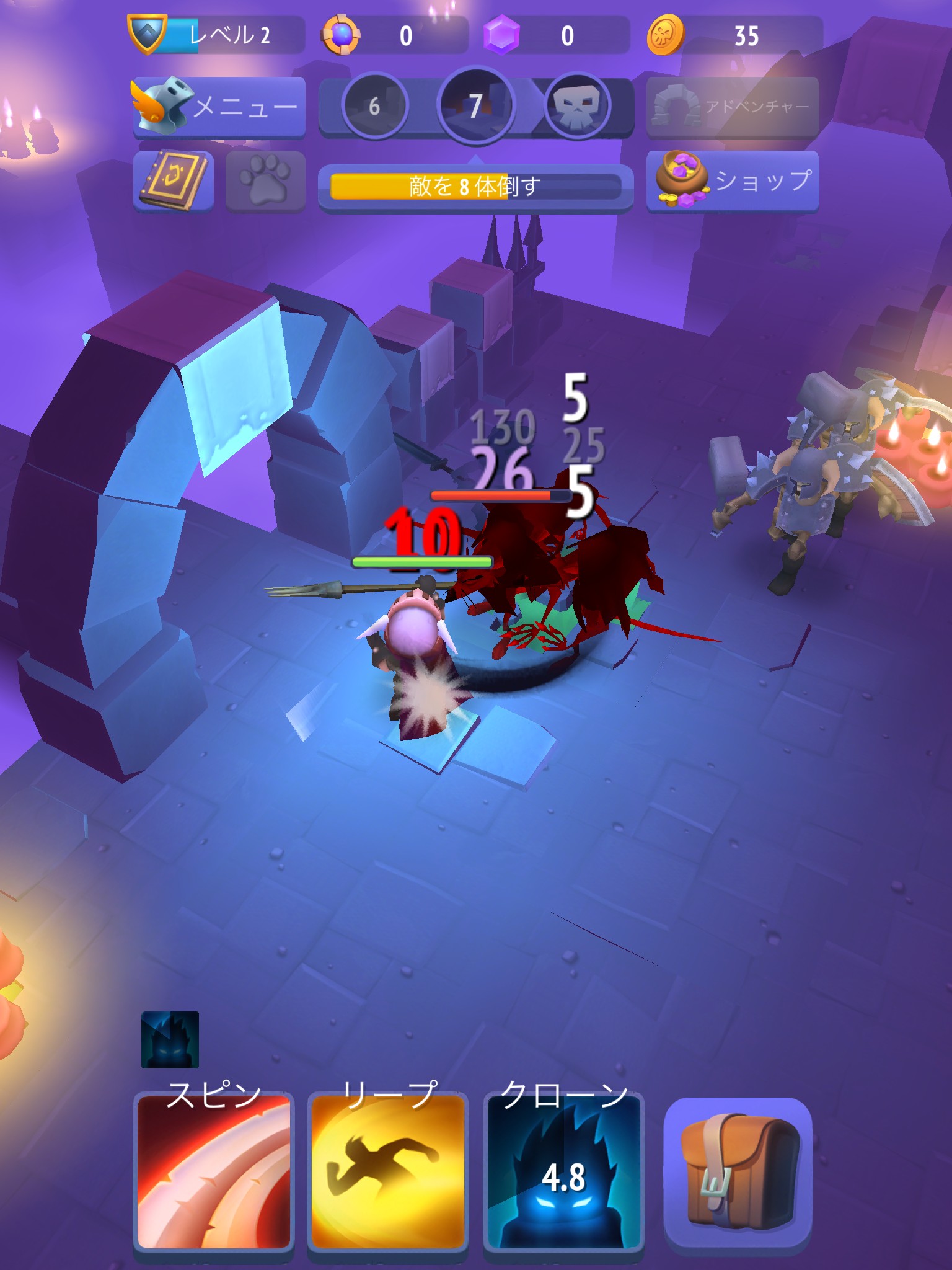Activate the スピン spin skill

pyautogui.click(x=214, y=1172)
